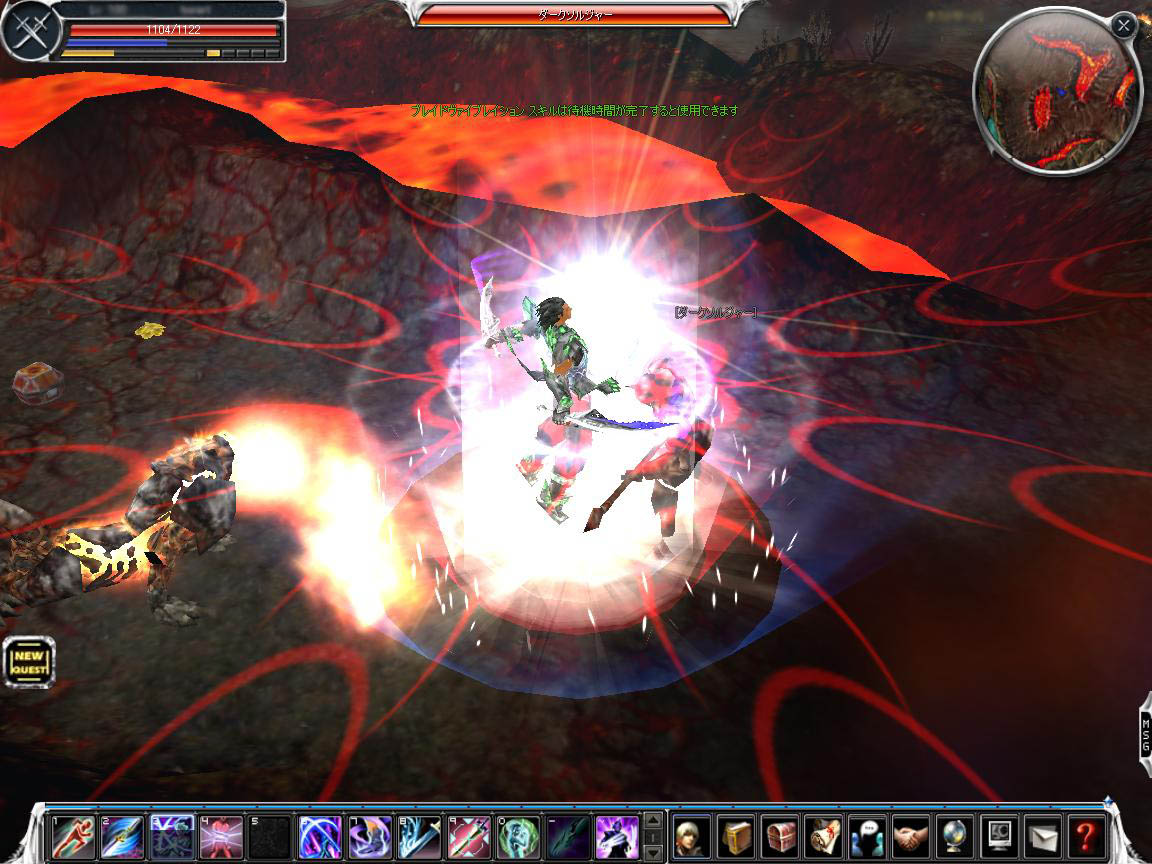Screen dimensions: 1152x864
Task: Open the MSG side tab
Action: pyautogui.click(x=1143, y=728)
